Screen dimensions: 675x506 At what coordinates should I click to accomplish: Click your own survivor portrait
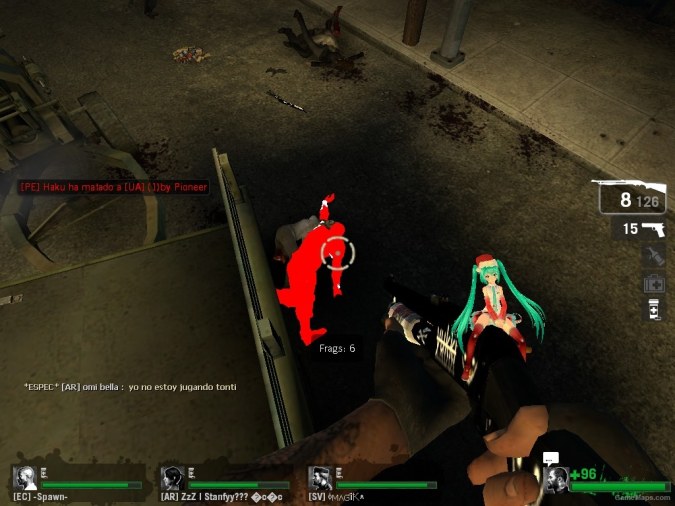click(556, 478)
